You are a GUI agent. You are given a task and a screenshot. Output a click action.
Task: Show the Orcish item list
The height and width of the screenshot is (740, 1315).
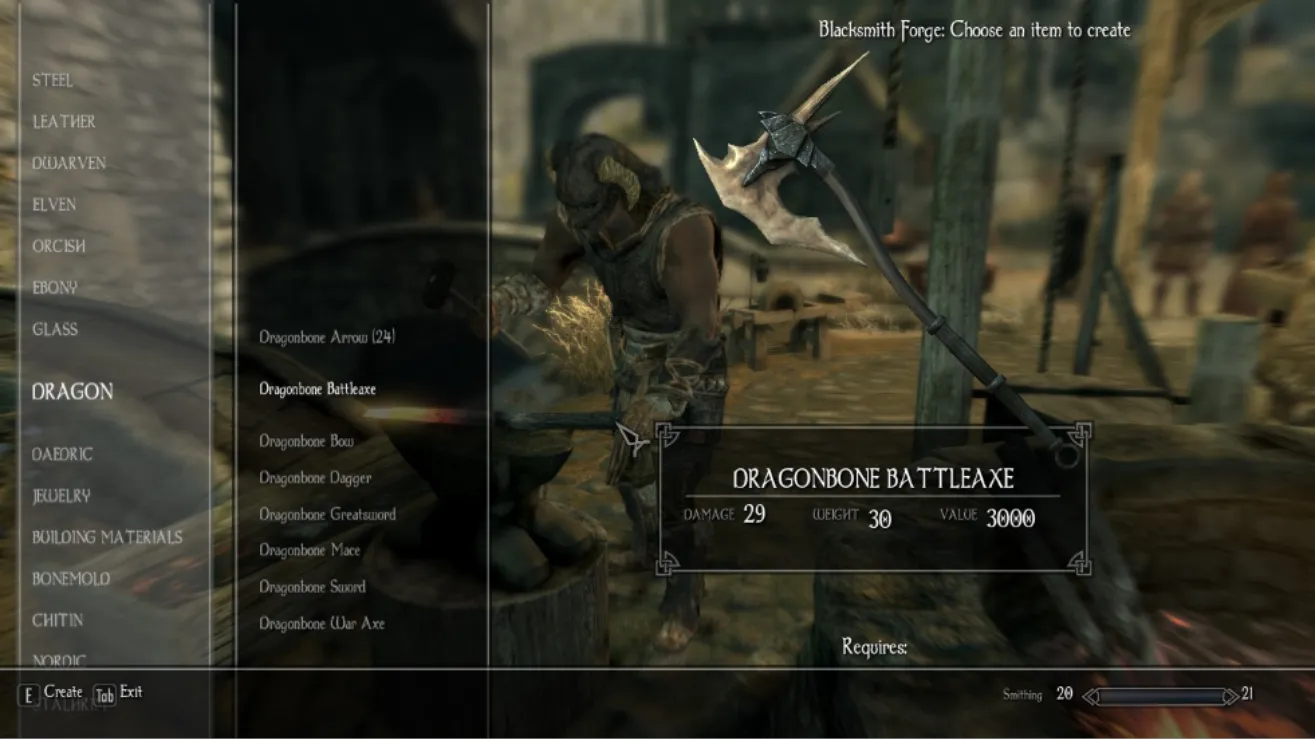pyautogui.click(x=59, y=246)
